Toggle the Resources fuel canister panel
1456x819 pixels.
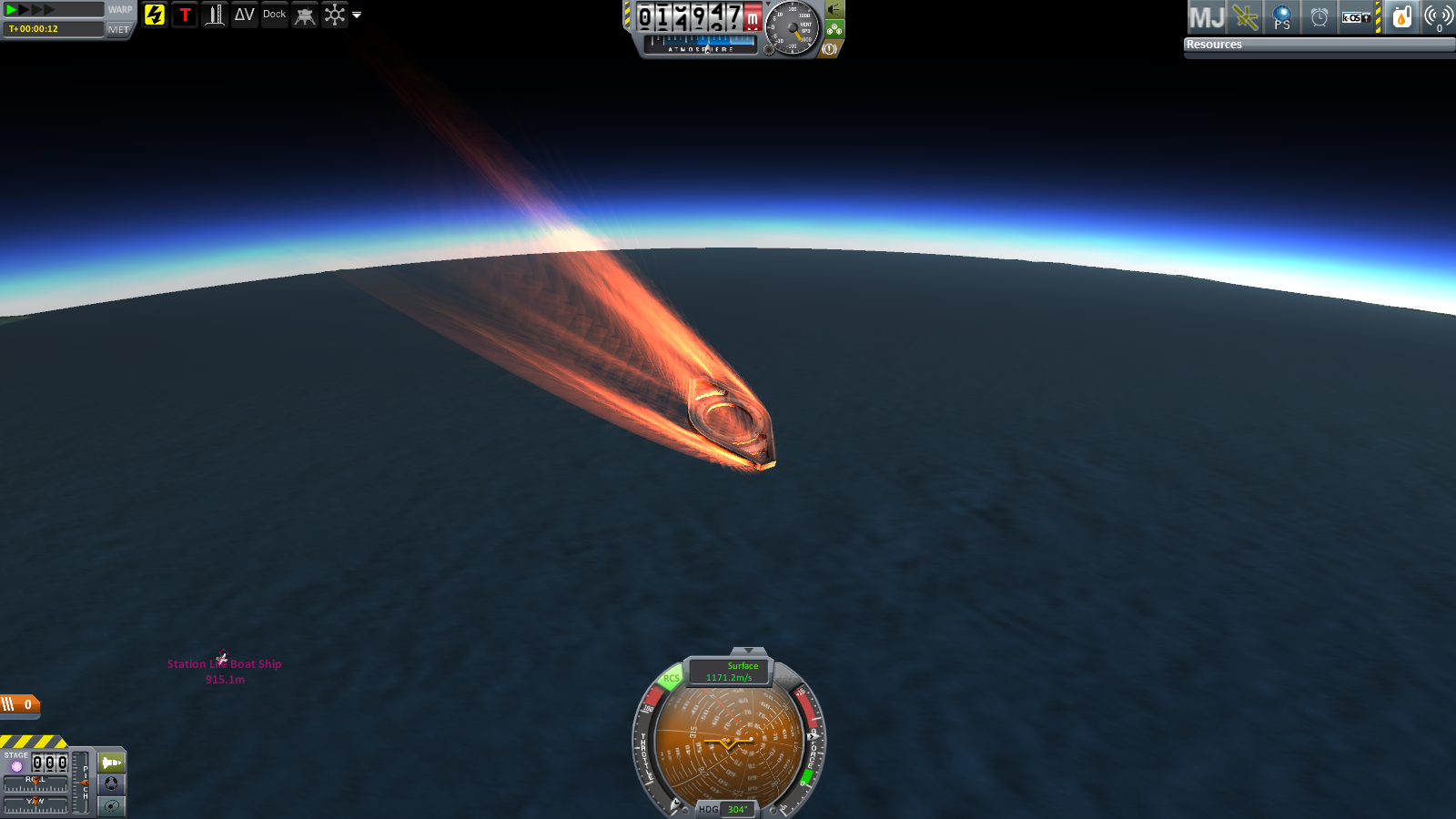pyautogui.click(x=1401, y=17)
